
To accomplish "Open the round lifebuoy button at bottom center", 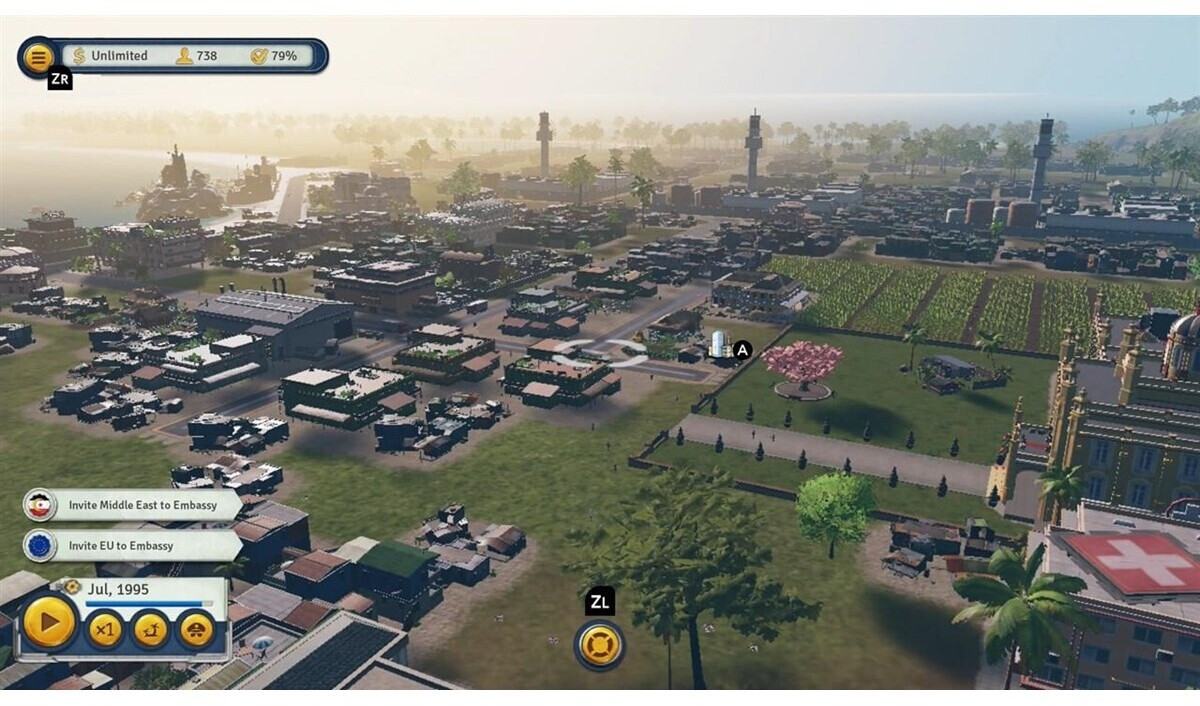I will [600, 645].
